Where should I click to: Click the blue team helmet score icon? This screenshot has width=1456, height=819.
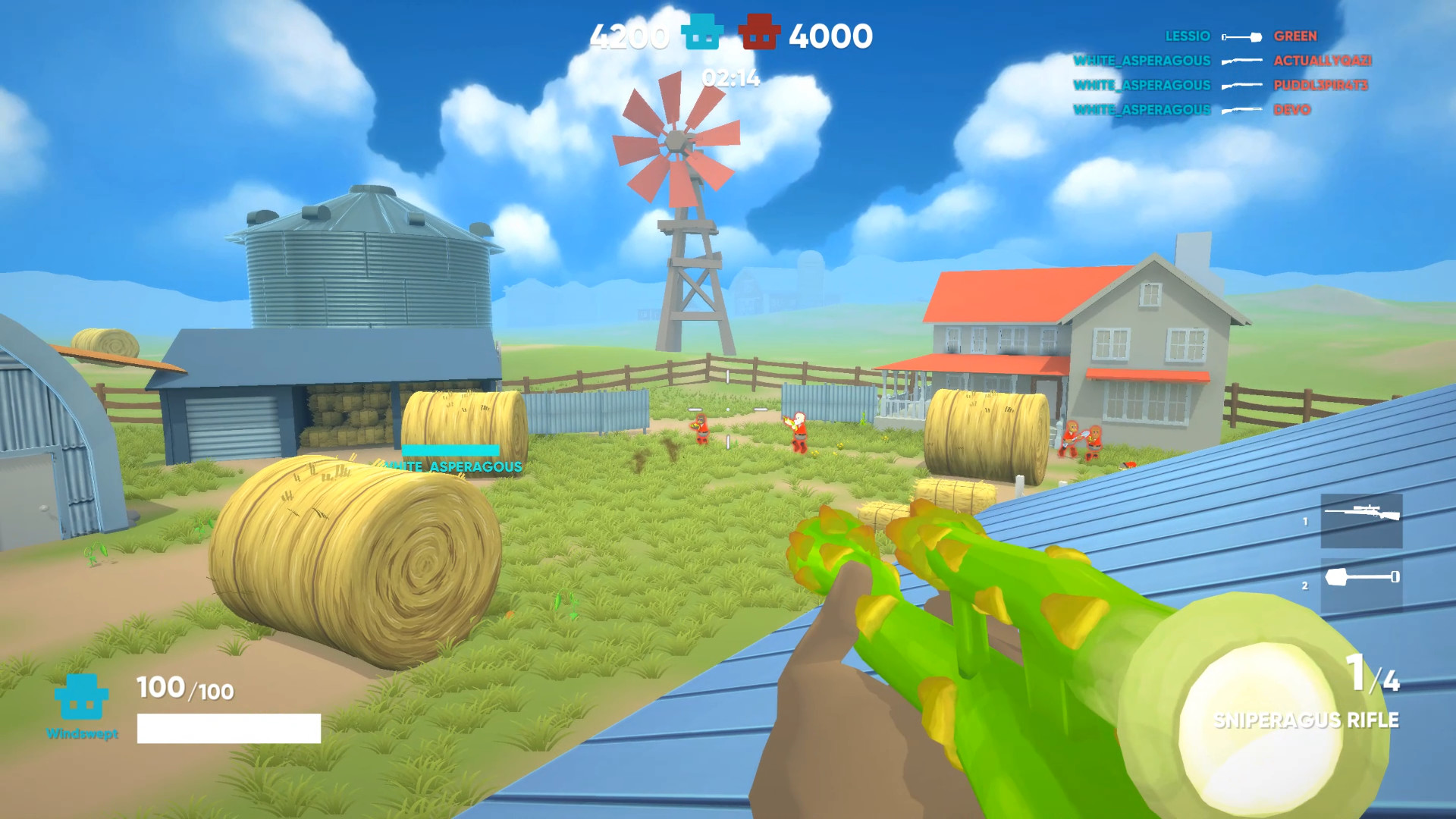[x=700, y=33]
